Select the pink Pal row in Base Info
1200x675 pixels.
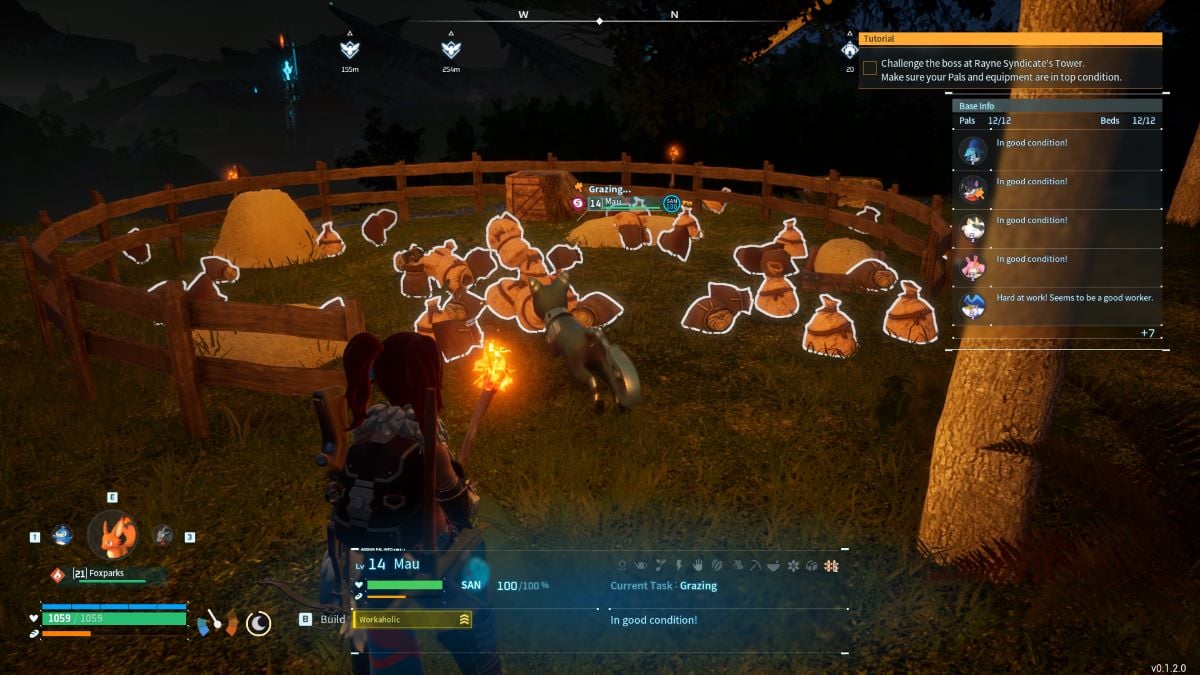(x=1056, y=268)
